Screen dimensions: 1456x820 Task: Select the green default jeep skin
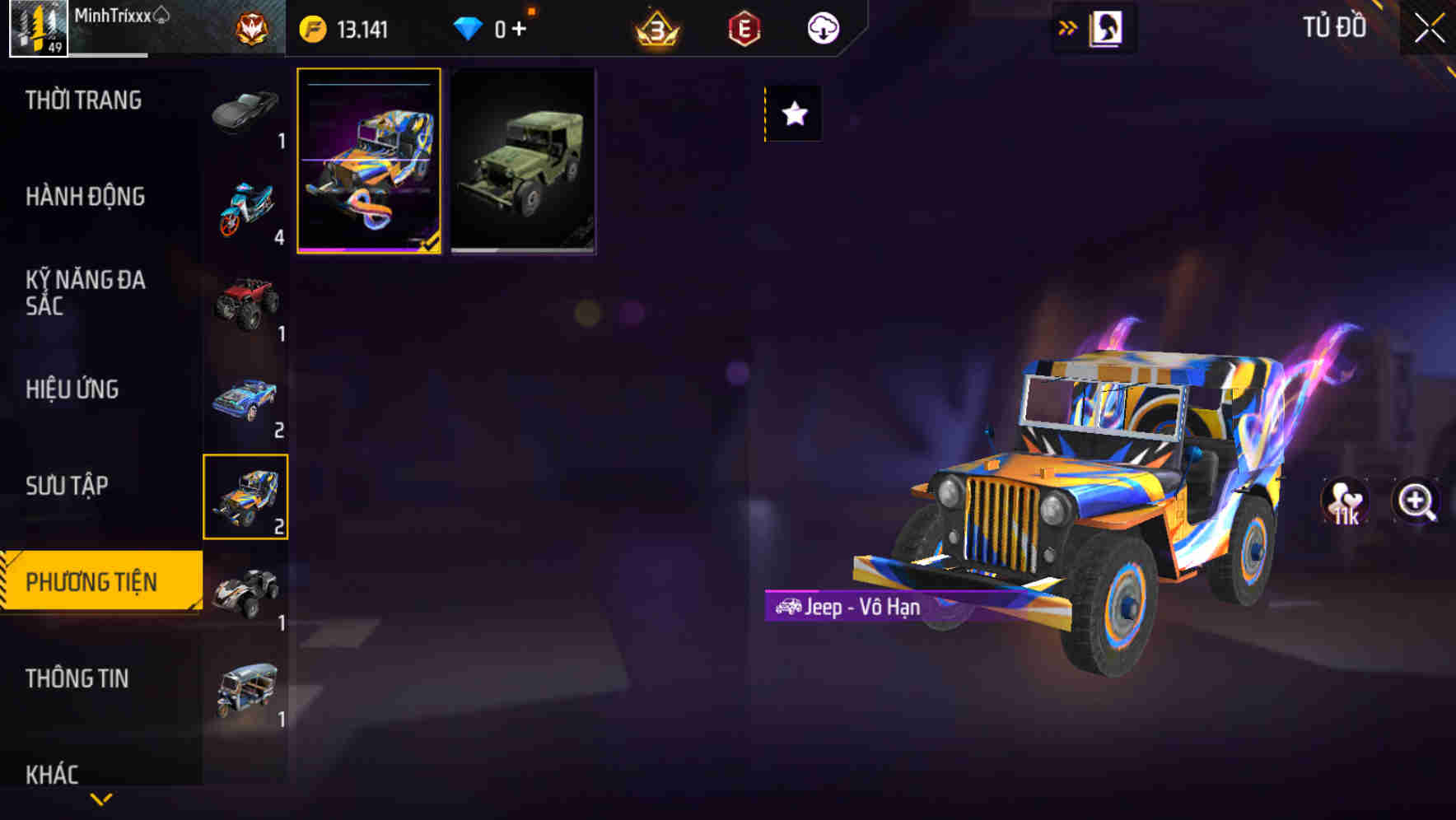[523, 160]
